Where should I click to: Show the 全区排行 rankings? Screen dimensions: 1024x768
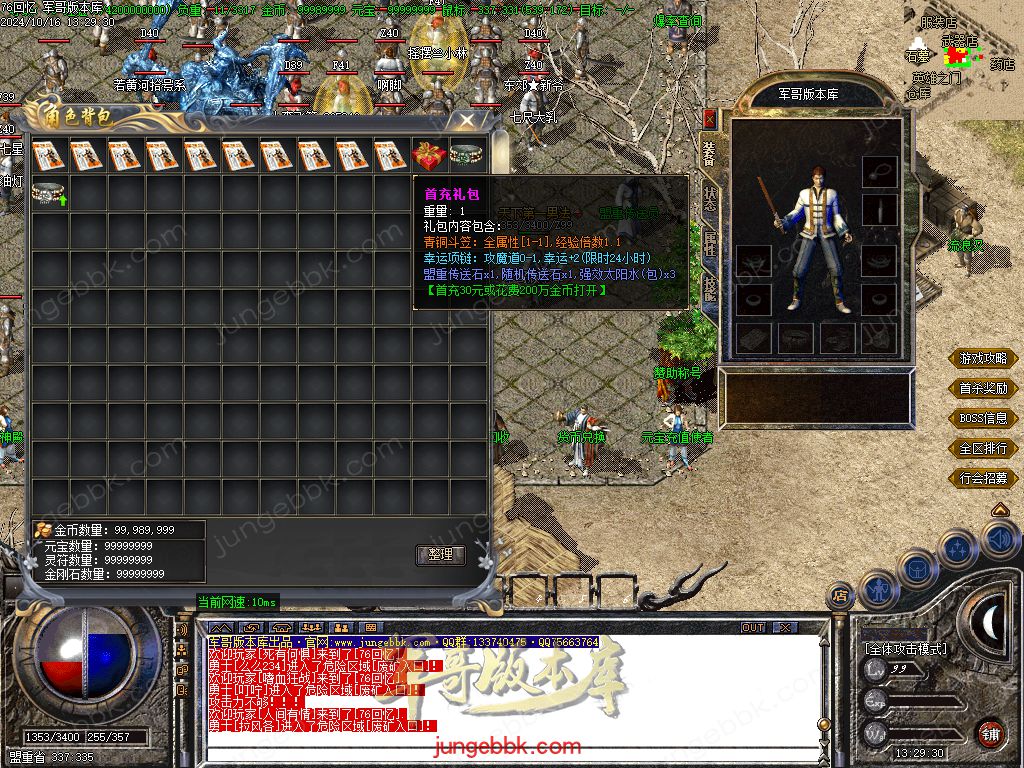pyautogui.click(x=984, y=448)
